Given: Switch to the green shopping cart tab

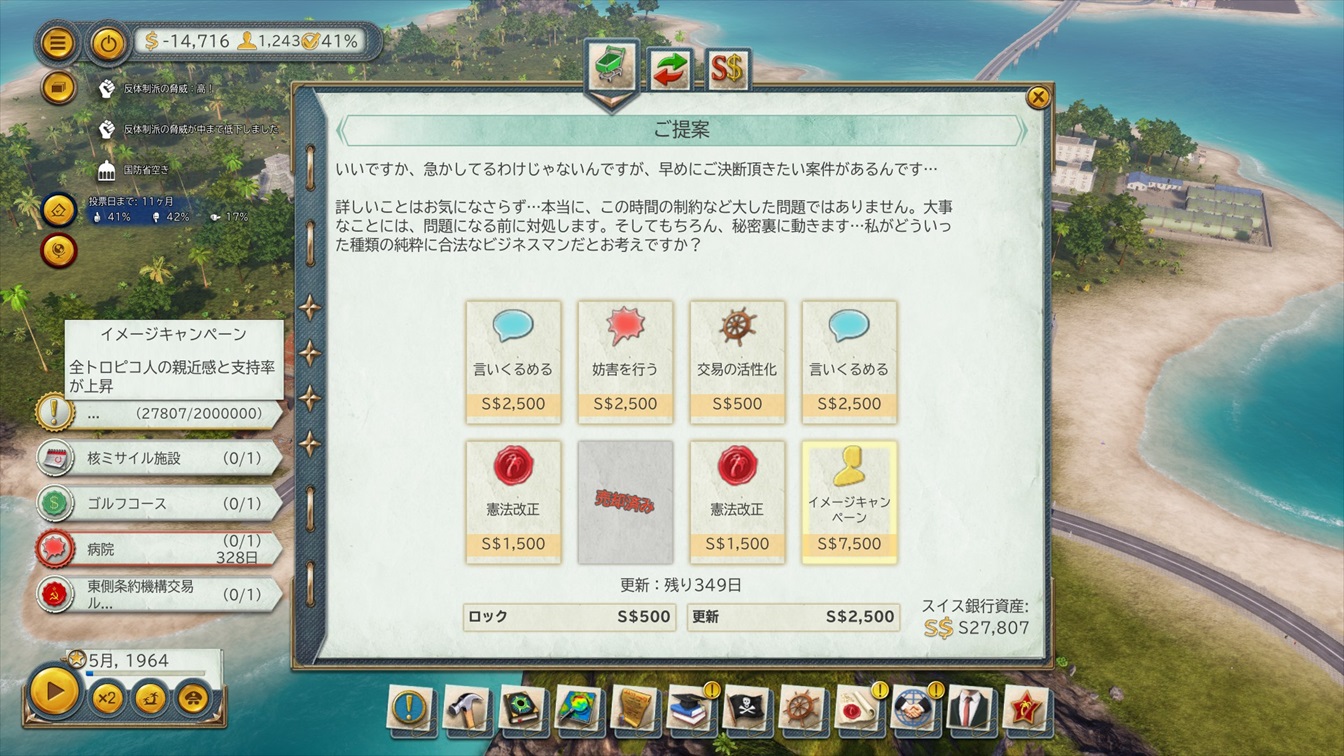Looking at the screenshot, I should coord(612,67).
